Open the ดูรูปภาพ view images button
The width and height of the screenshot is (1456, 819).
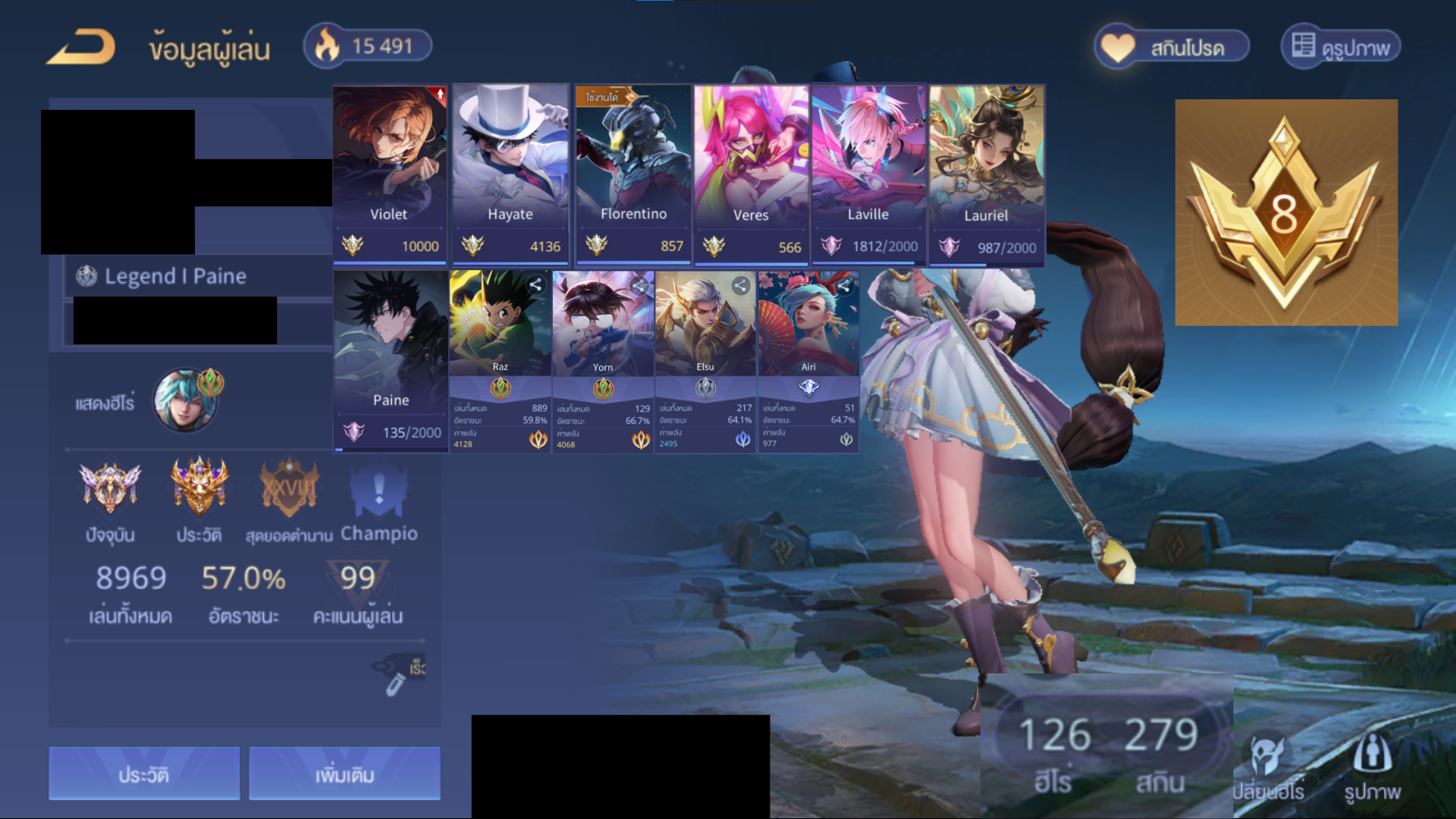pos(1341,48)
